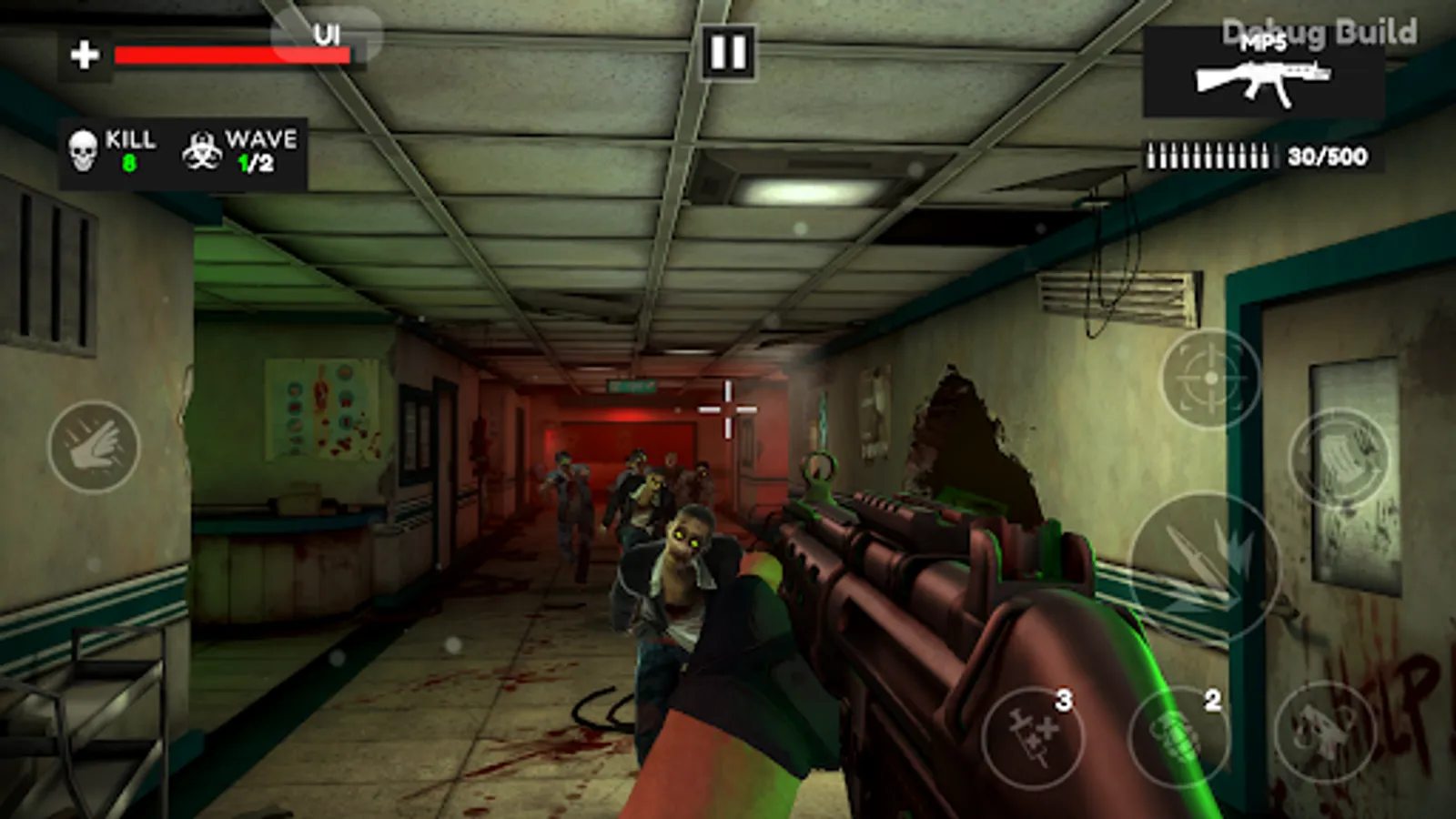Tap the health cross icon
The image size is (1456, 819).
[x=84, y=53]
